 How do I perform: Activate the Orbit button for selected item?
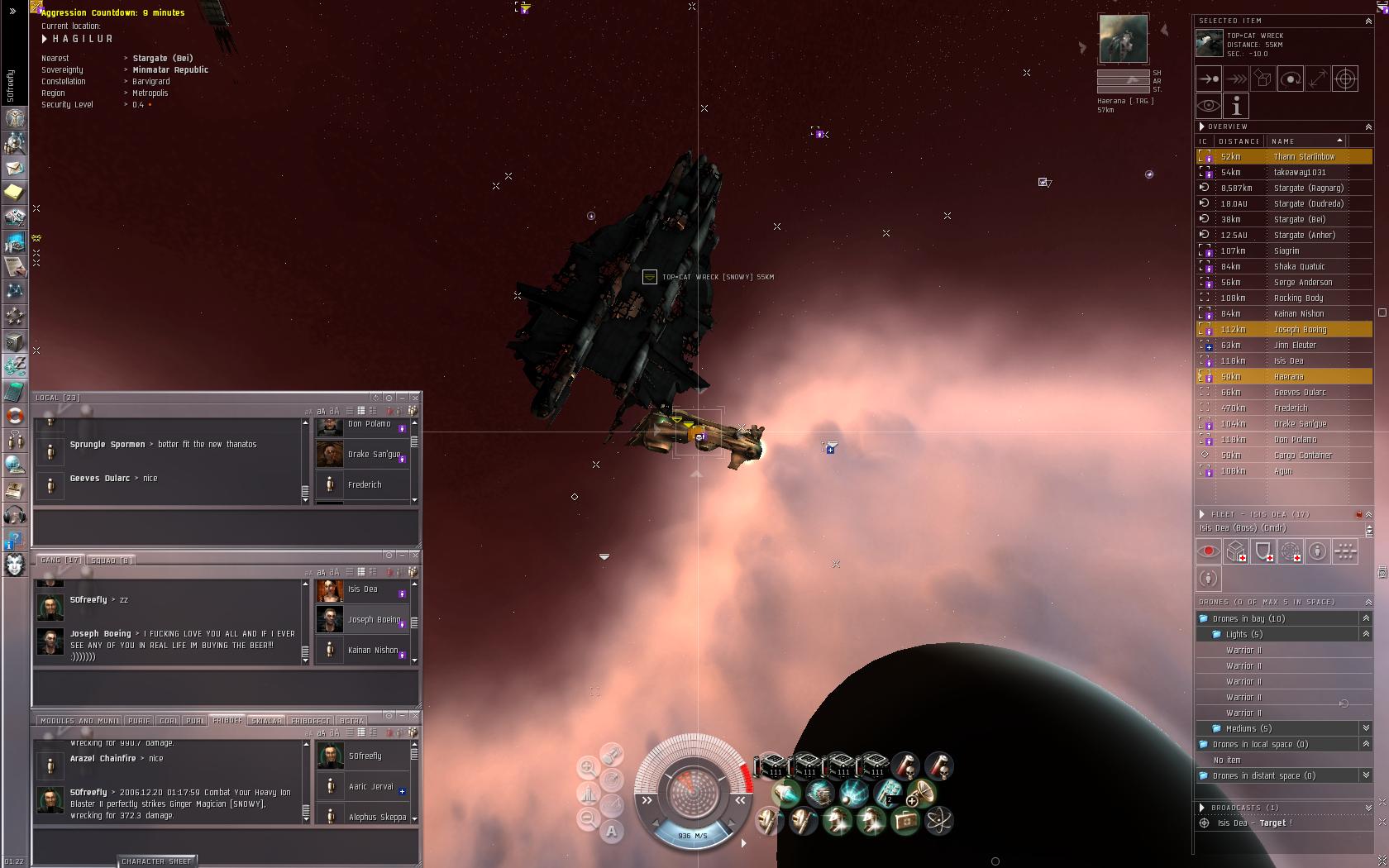(x=1290, y=79)
